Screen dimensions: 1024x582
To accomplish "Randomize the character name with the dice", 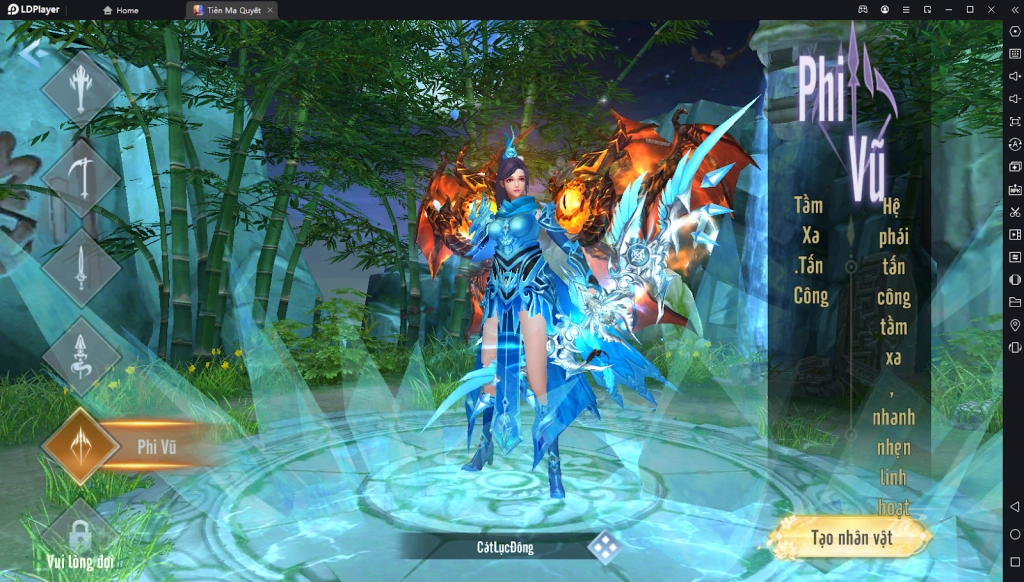I will [x=603, y=547].
